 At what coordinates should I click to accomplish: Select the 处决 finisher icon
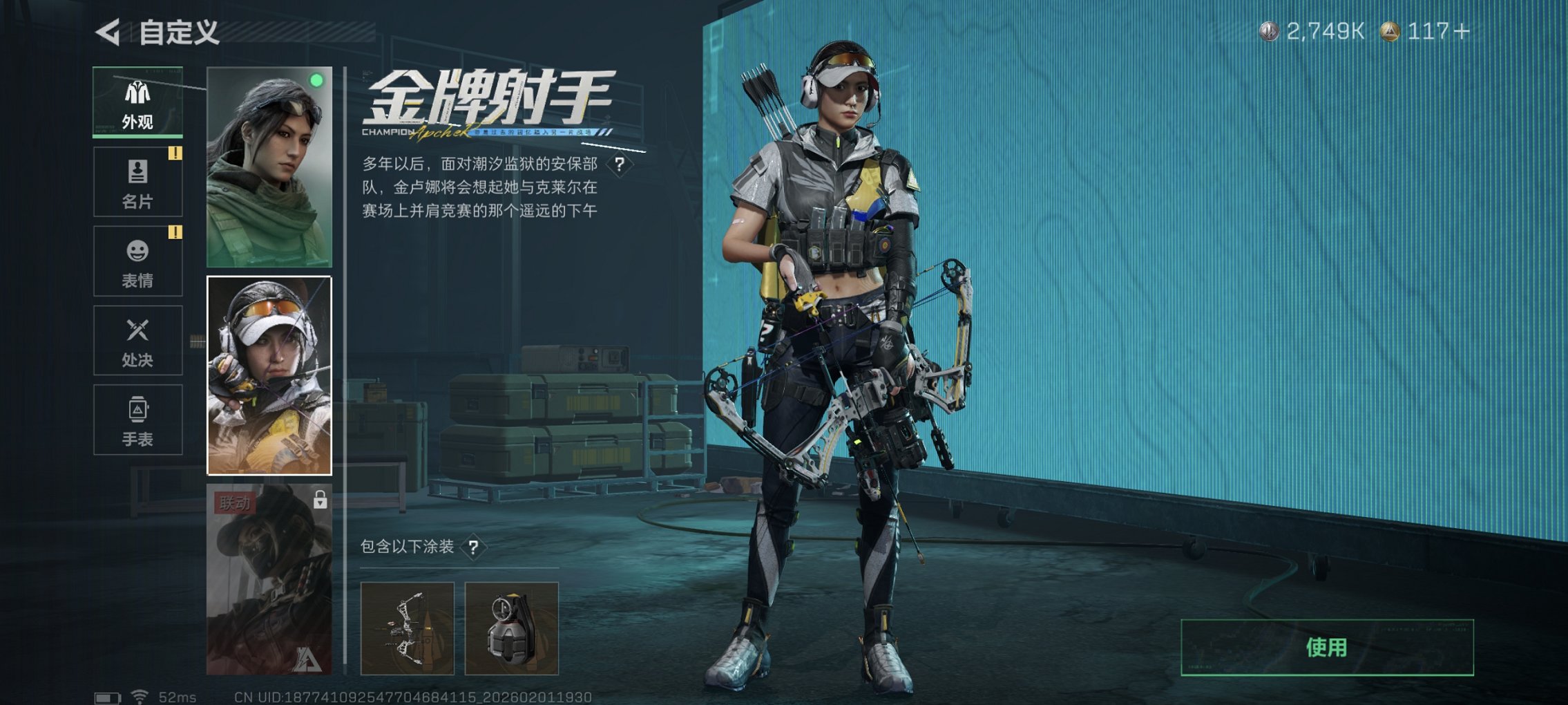tap(137, 339)
